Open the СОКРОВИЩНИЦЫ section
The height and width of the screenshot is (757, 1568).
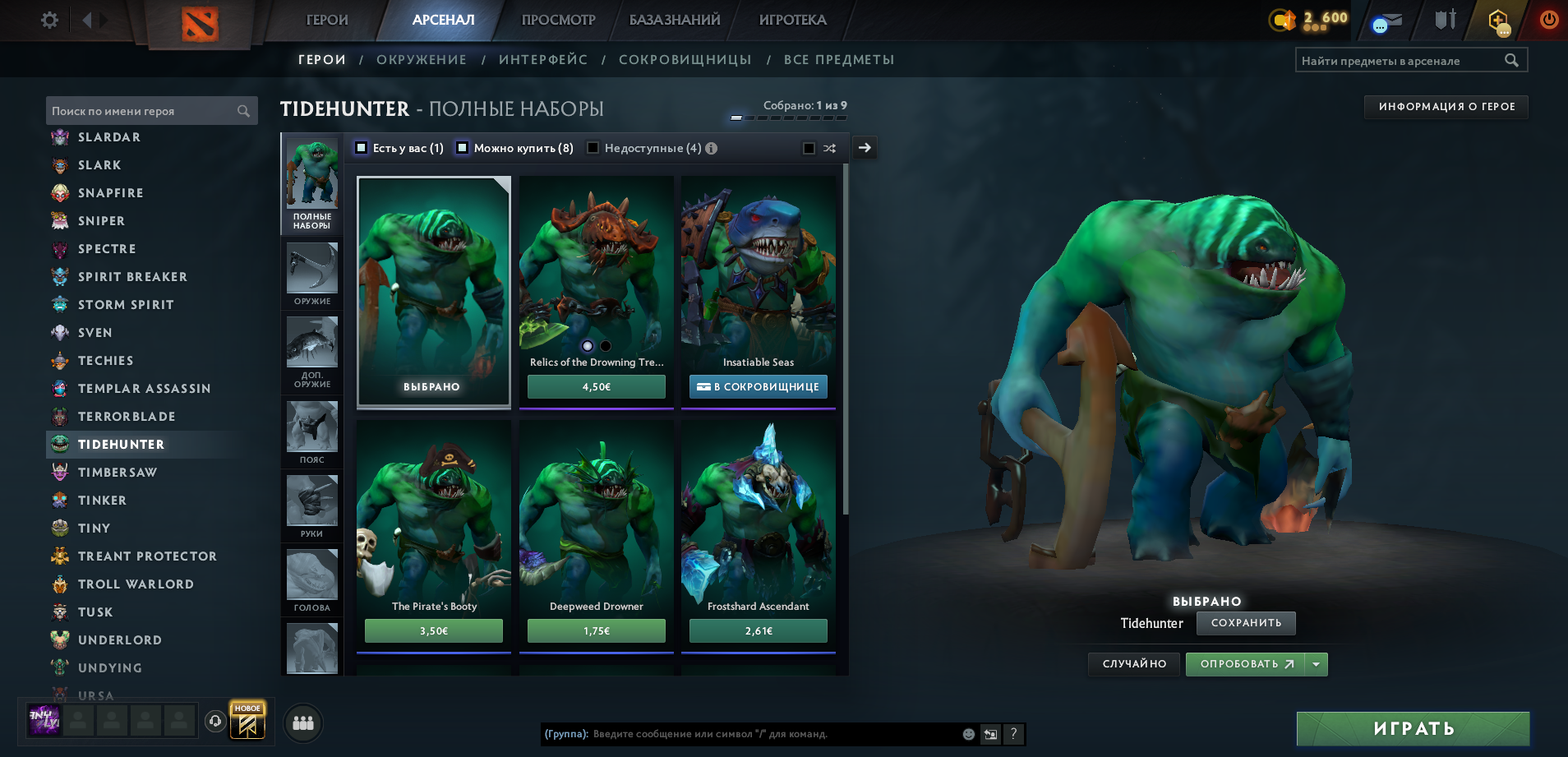[686, 59]
